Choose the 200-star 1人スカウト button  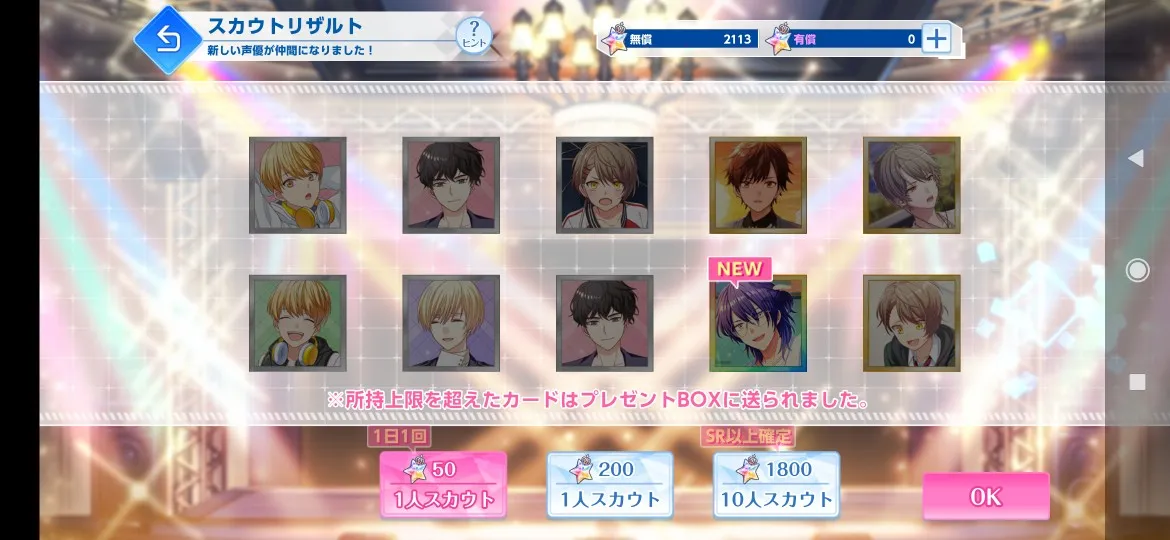(x=609, y=484)
